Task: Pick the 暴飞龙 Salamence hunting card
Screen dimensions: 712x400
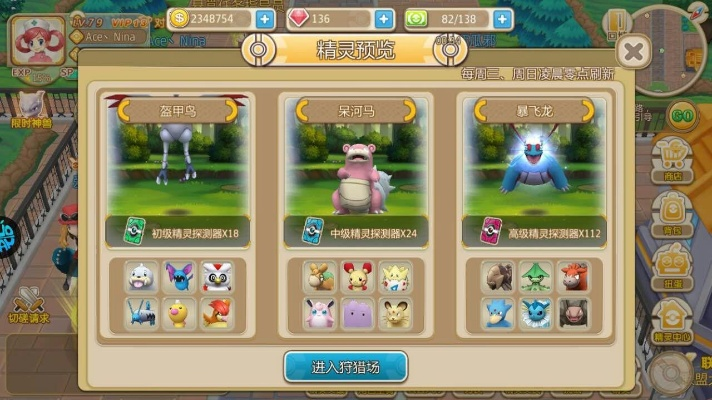Action: 534,170
